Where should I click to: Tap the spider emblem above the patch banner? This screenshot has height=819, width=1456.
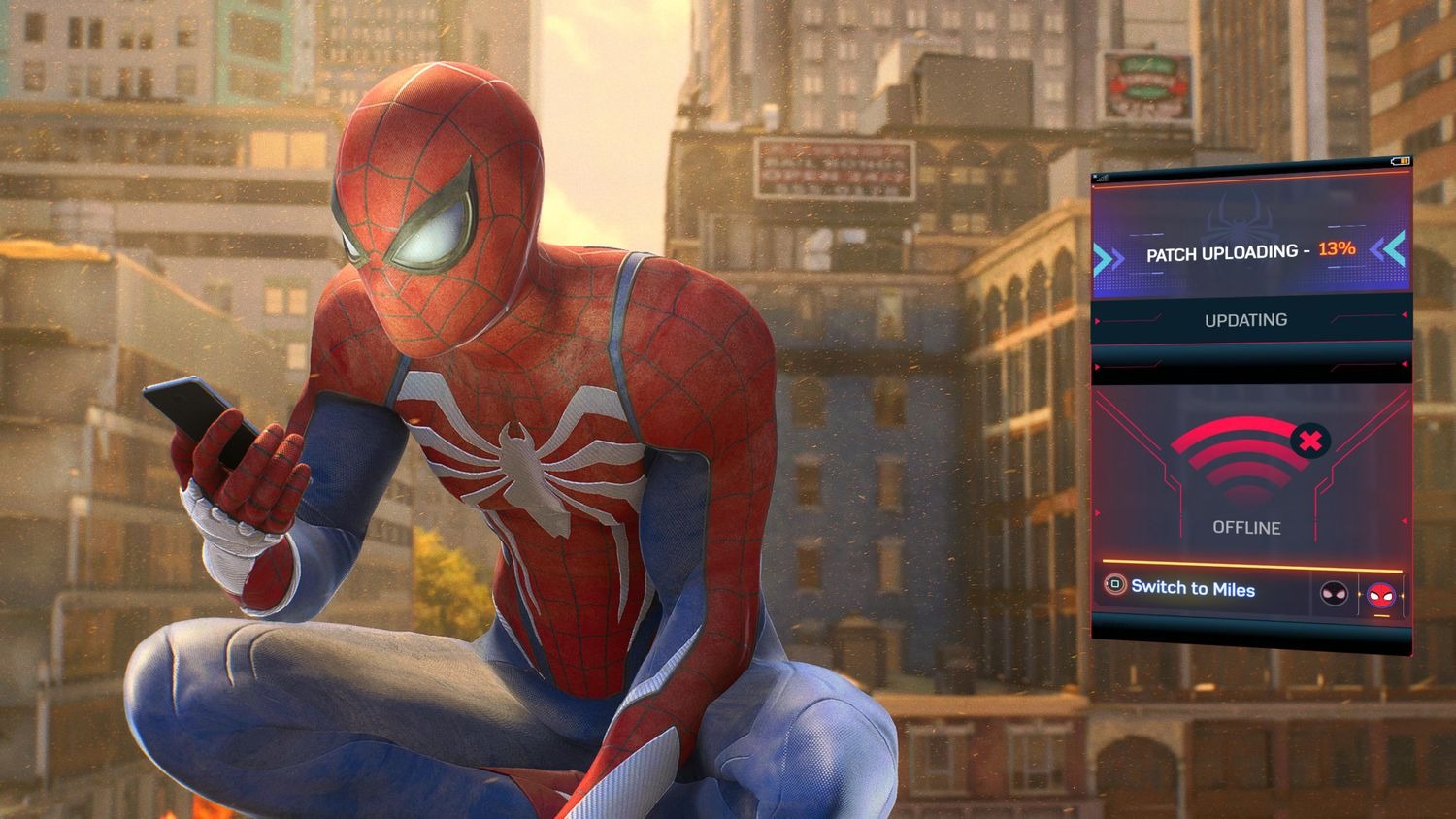click(x=1240, y=218)
